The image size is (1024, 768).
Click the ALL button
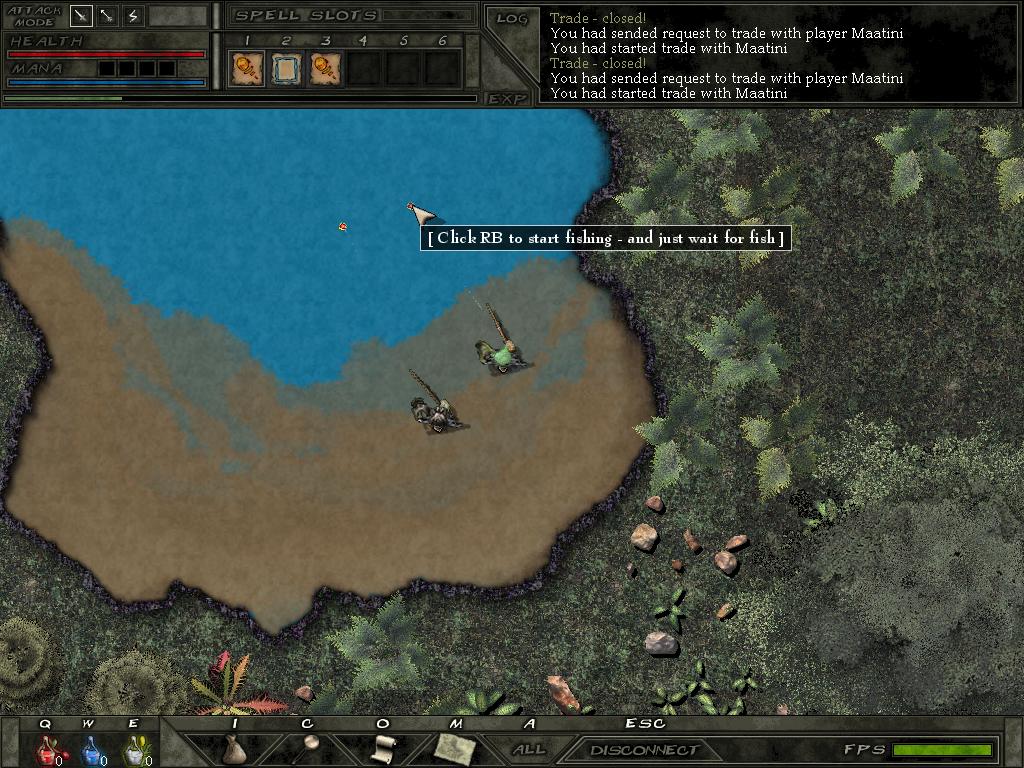pyautogui.click(x=529, y=749)
